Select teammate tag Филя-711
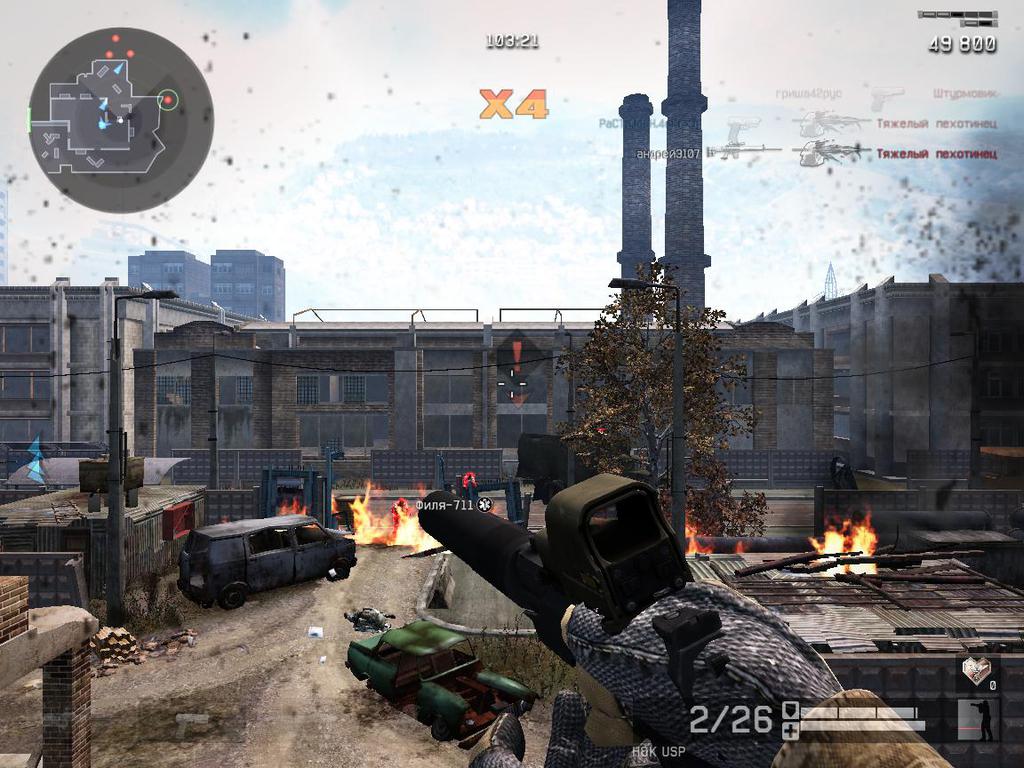Viewport: 1024px width, 768px height. click(445, 505)
